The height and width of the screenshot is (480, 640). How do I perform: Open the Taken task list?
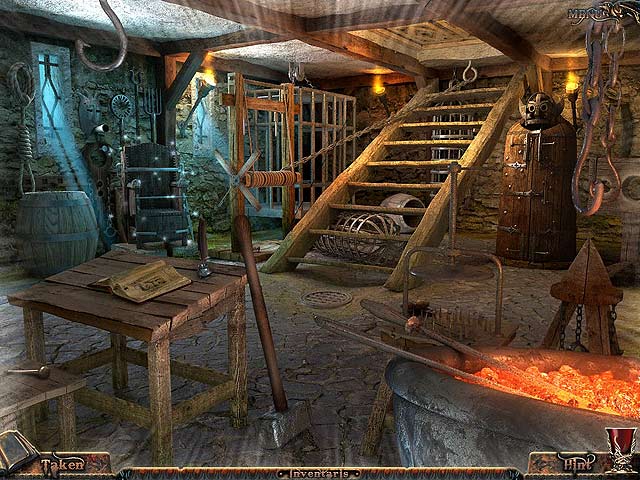pyautogui.click(x=62, y=465)
